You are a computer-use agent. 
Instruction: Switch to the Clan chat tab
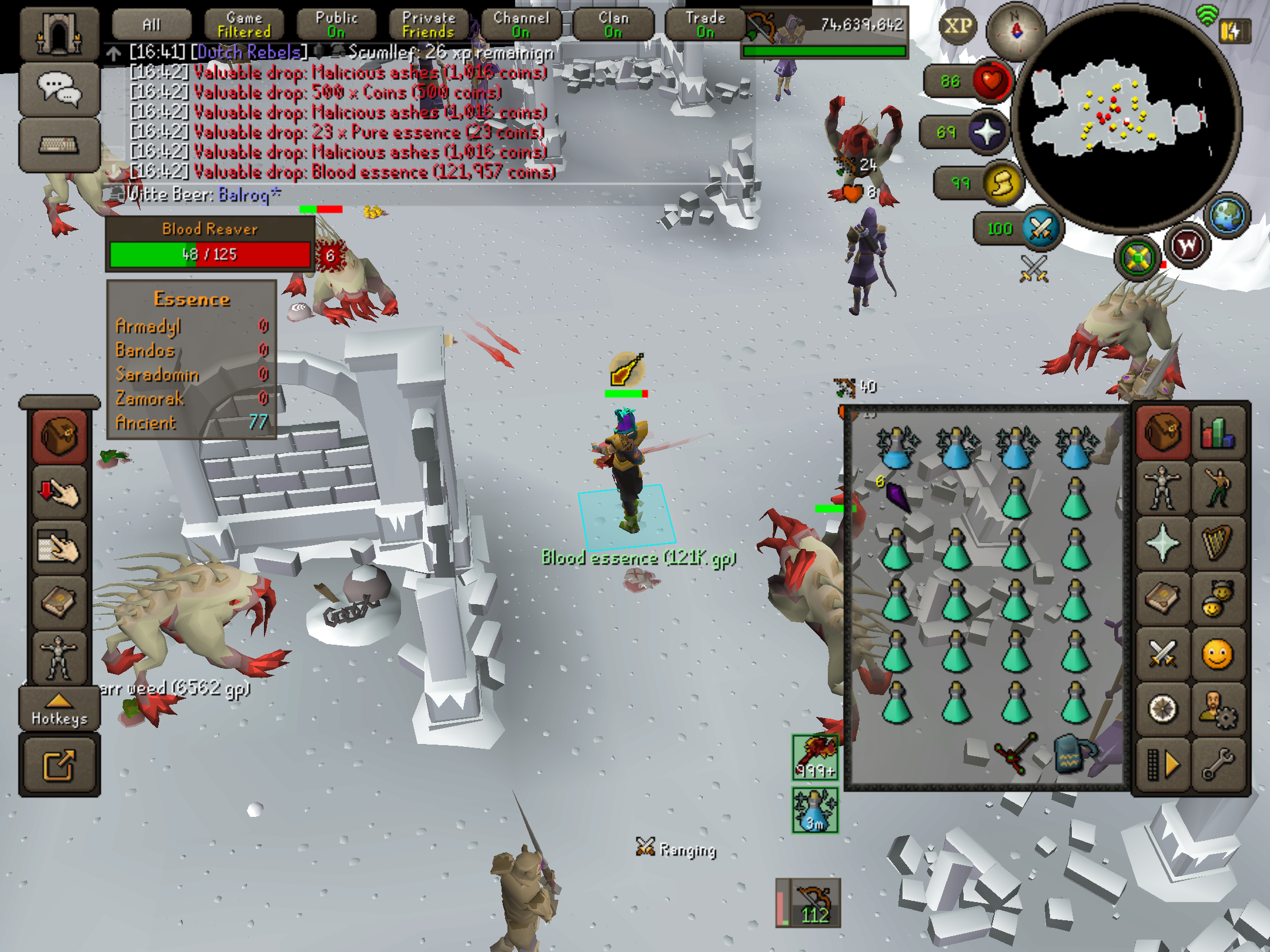click(x=613, y=25)
